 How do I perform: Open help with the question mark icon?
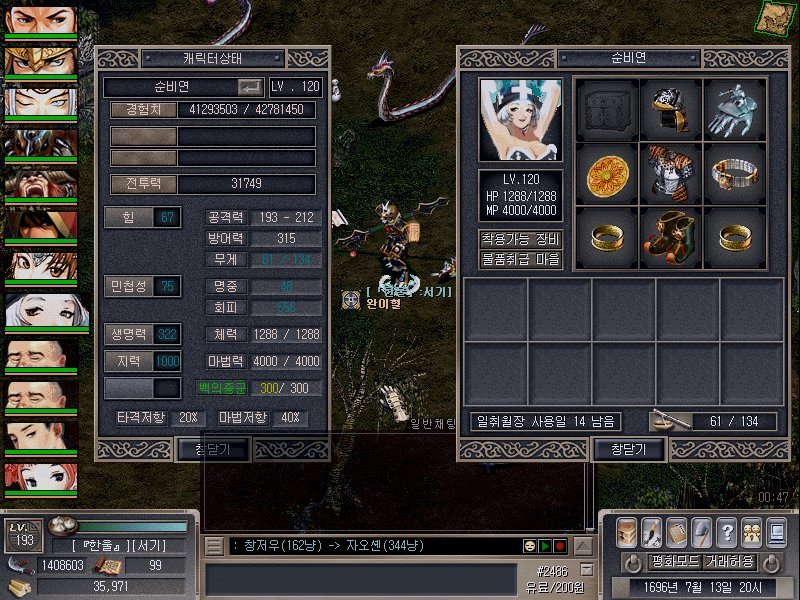[727, 532]
